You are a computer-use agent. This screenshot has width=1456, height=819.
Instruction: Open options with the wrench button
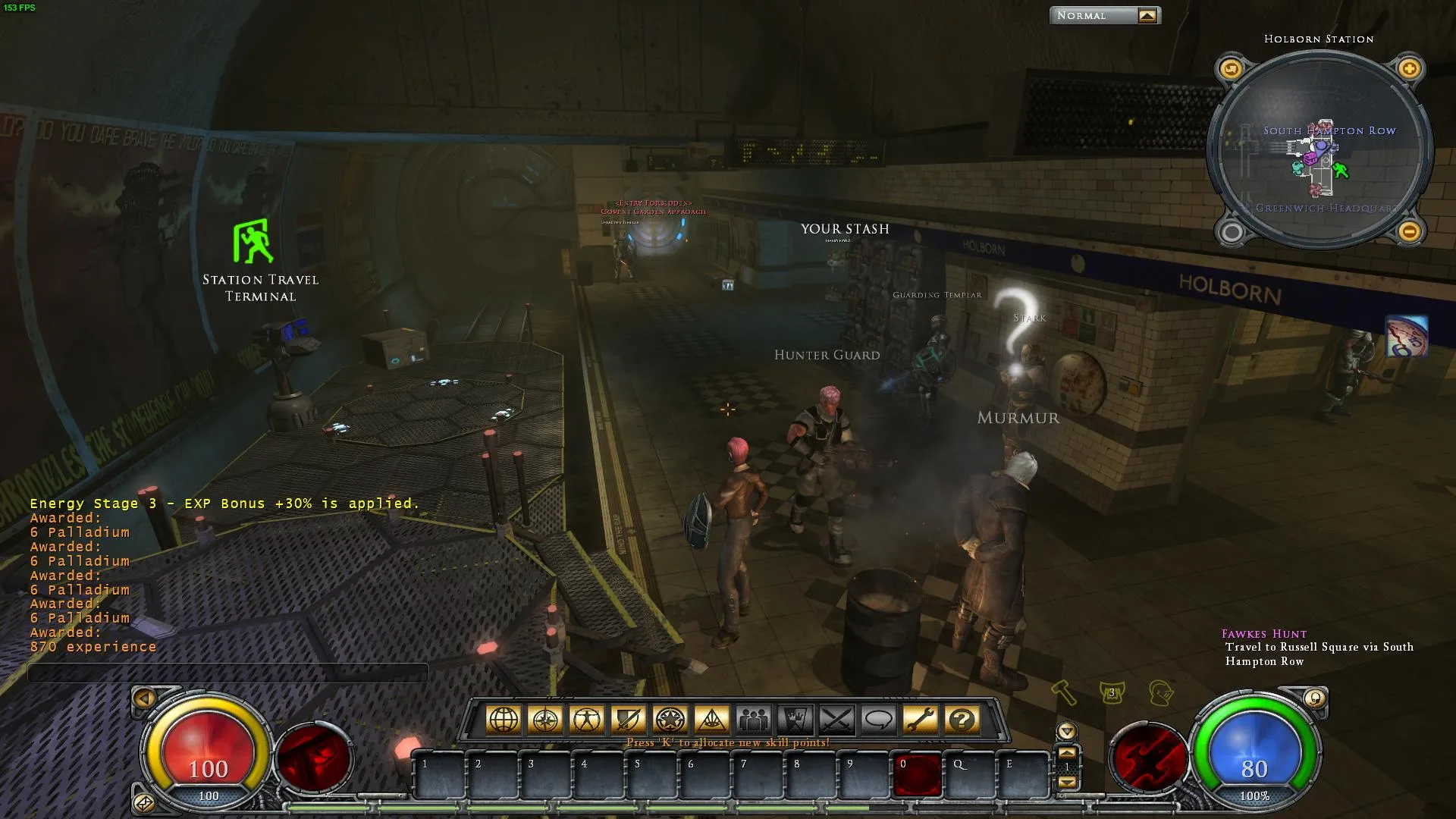[x=921, y=719]
